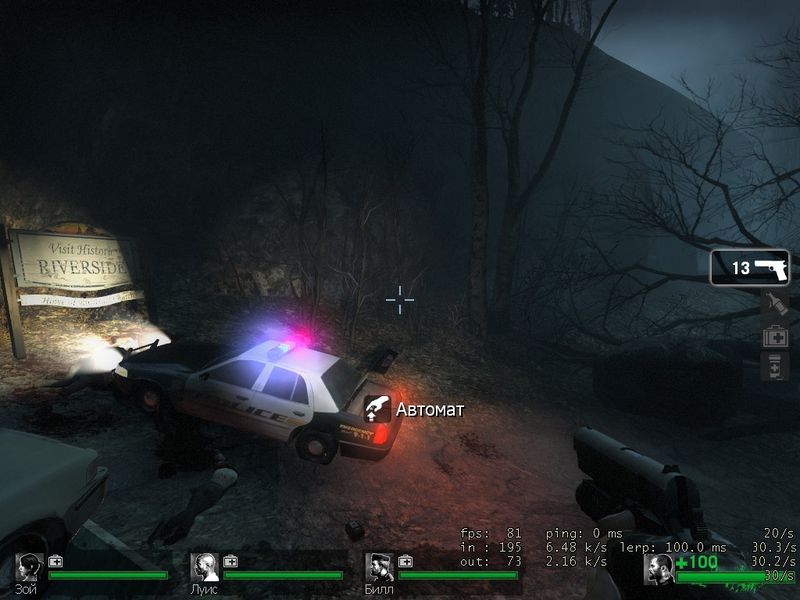Select the pistol weapon slot

[x=750, y=268]
